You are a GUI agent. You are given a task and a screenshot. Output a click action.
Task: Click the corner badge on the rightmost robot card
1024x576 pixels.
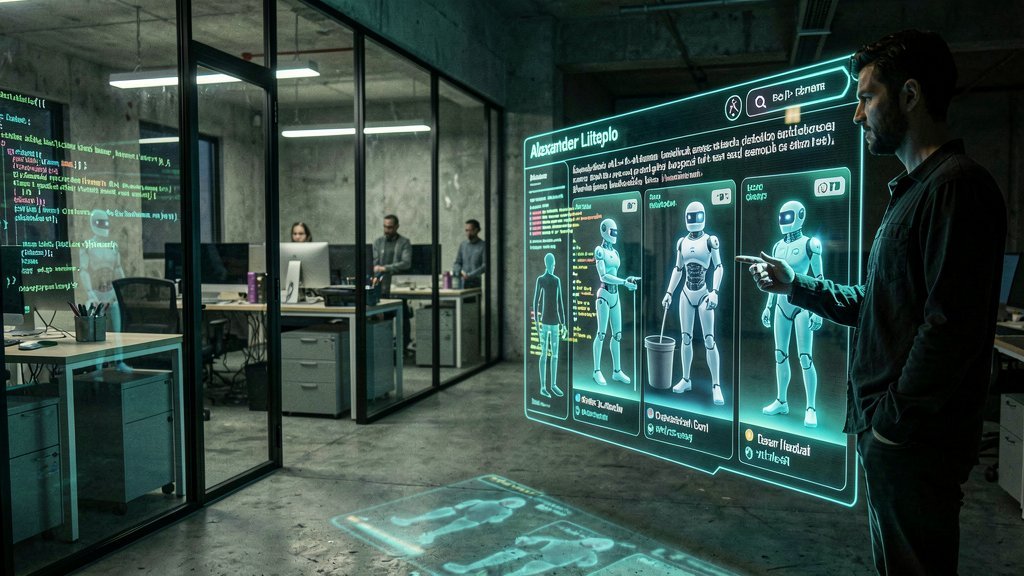pyautogui.click(x=829, y=186)
